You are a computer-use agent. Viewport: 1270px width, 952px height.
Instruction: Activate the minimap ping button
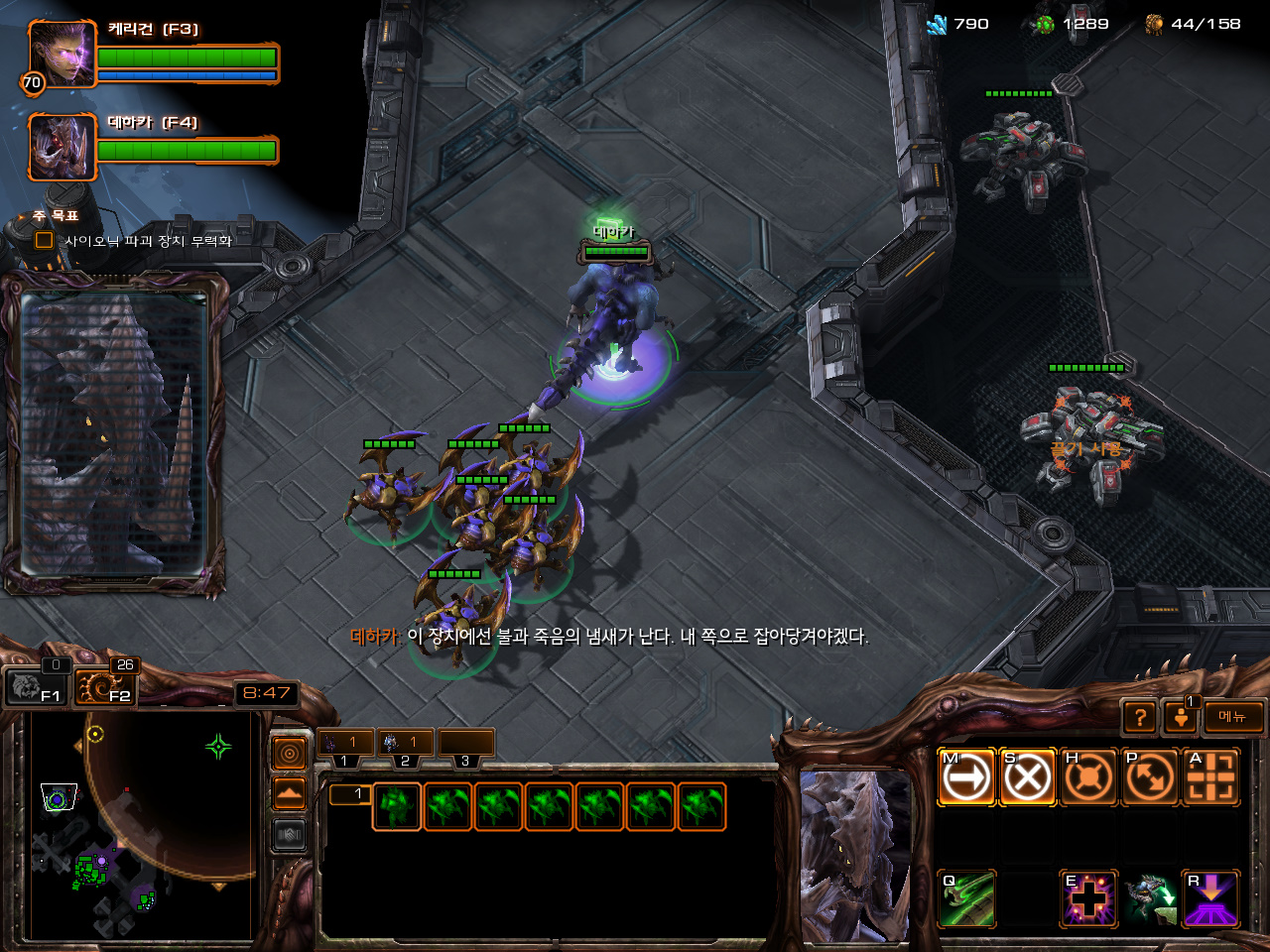tap(290, 754)
